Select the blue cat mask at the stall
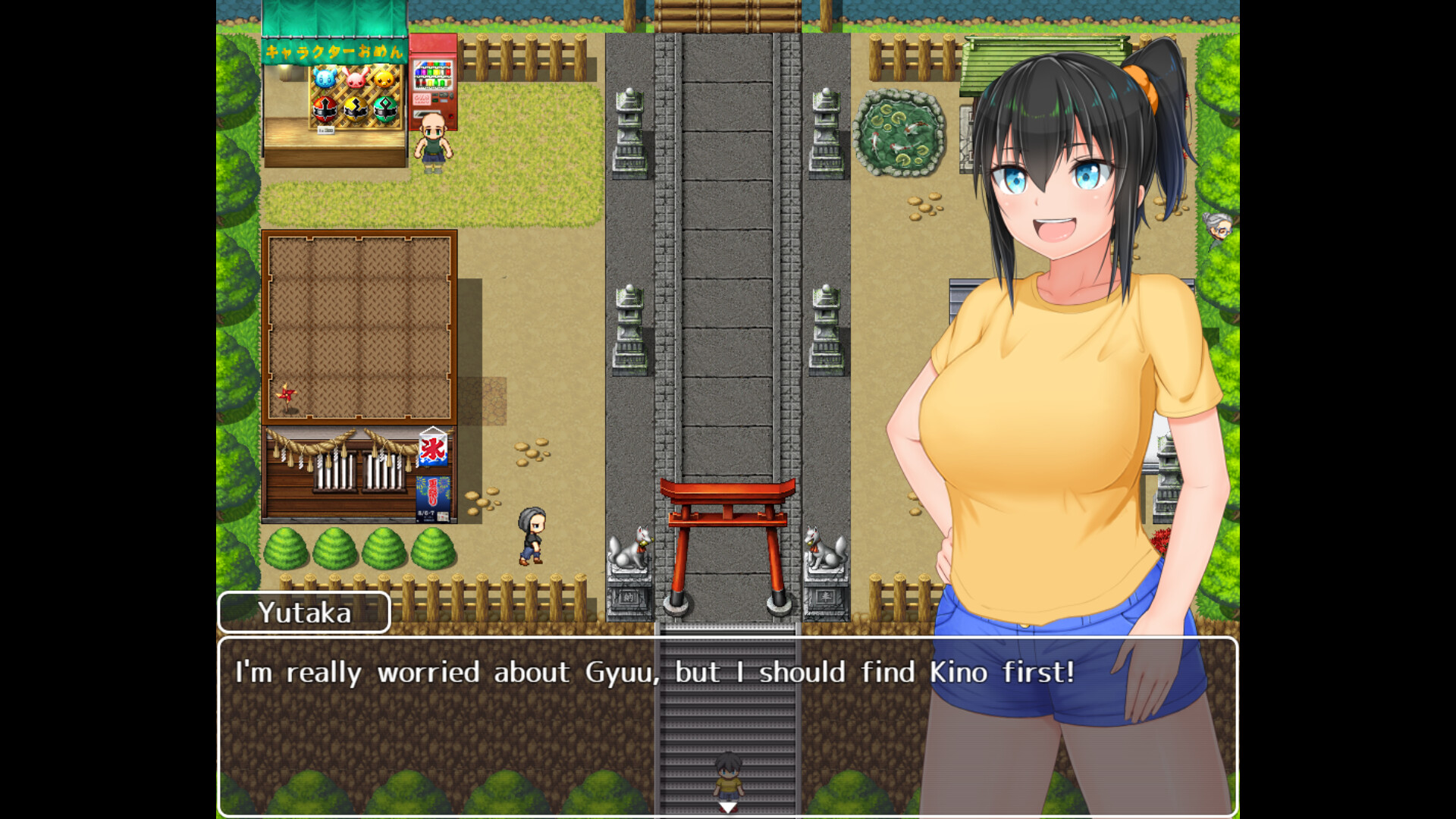The height and width of the screenshot is (819, 1456). (325, 77)
